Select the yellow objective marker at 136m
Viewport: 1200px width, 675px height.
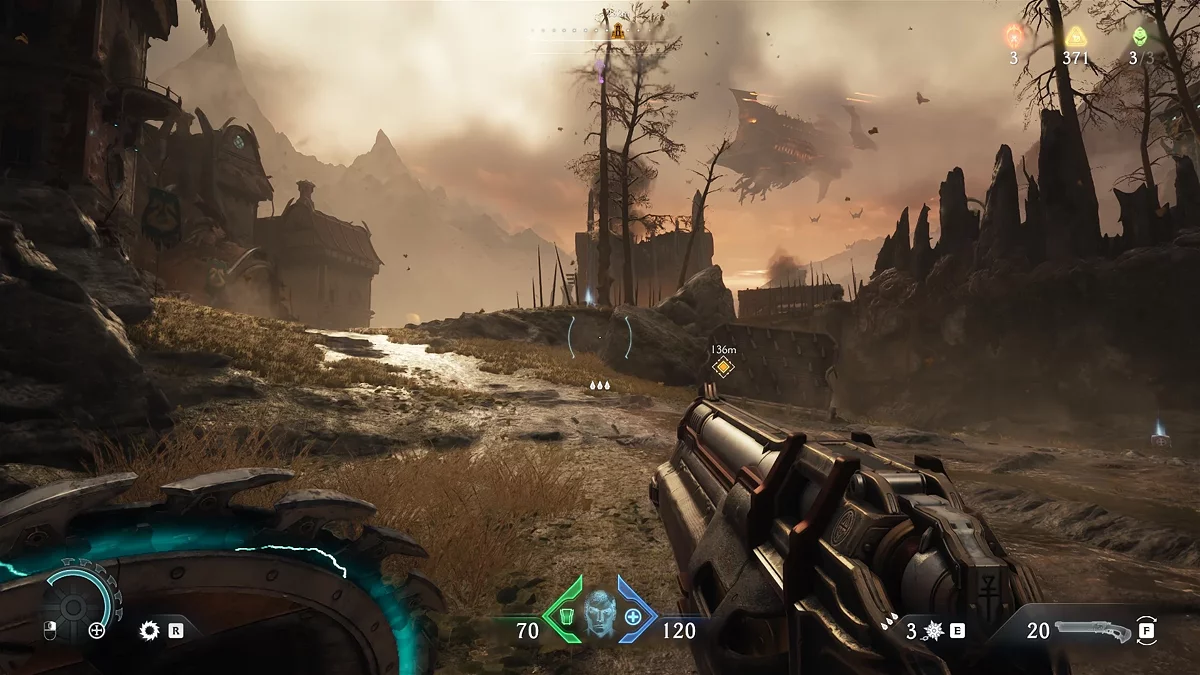point(723,367)
